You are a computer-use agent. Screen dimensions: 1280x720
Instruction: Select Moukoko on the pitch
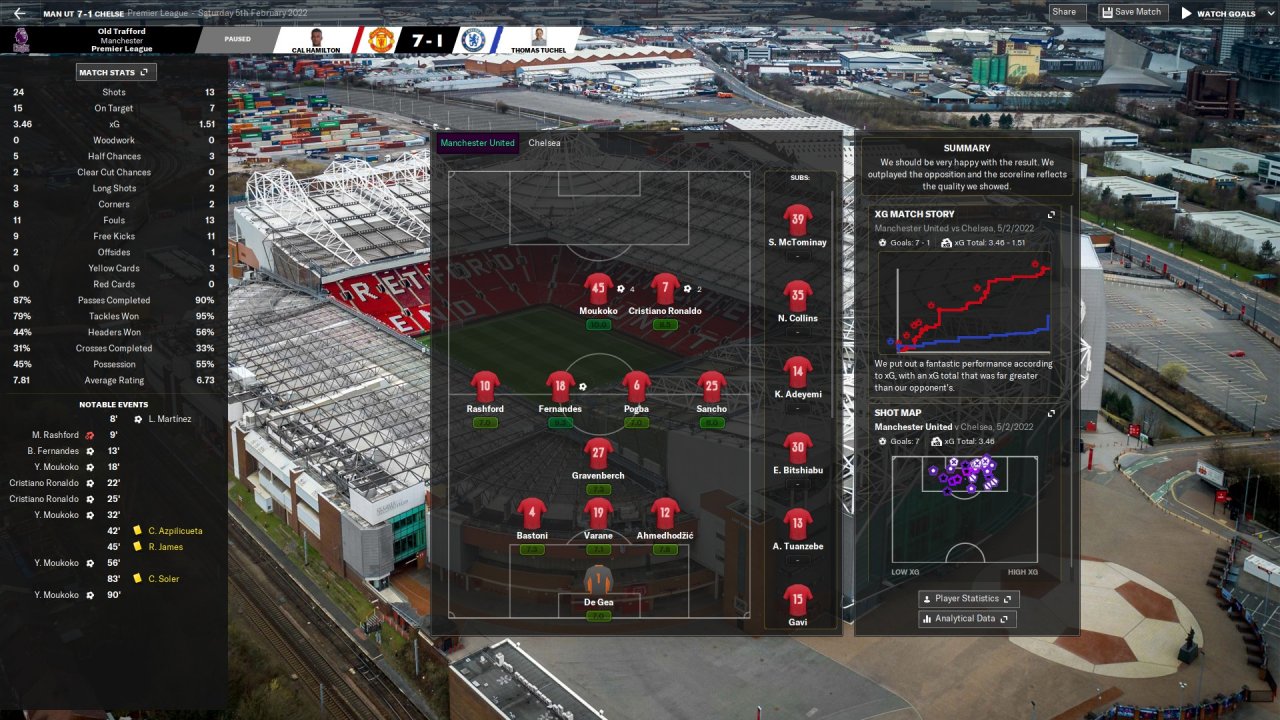pos(598,290)
